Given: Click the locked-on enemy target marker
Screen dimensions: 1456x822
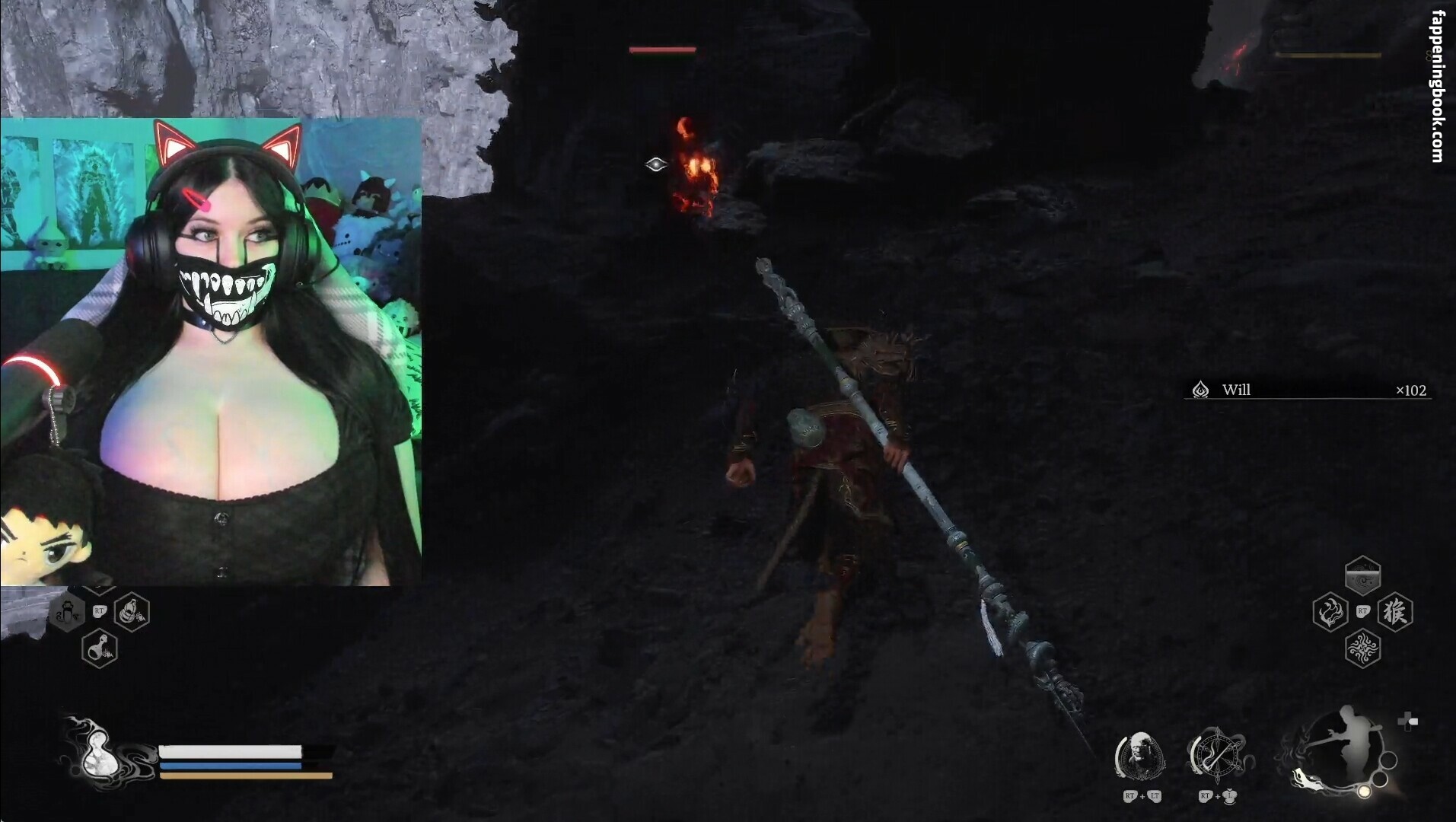Looking at the screenshot, I should 656,164.
